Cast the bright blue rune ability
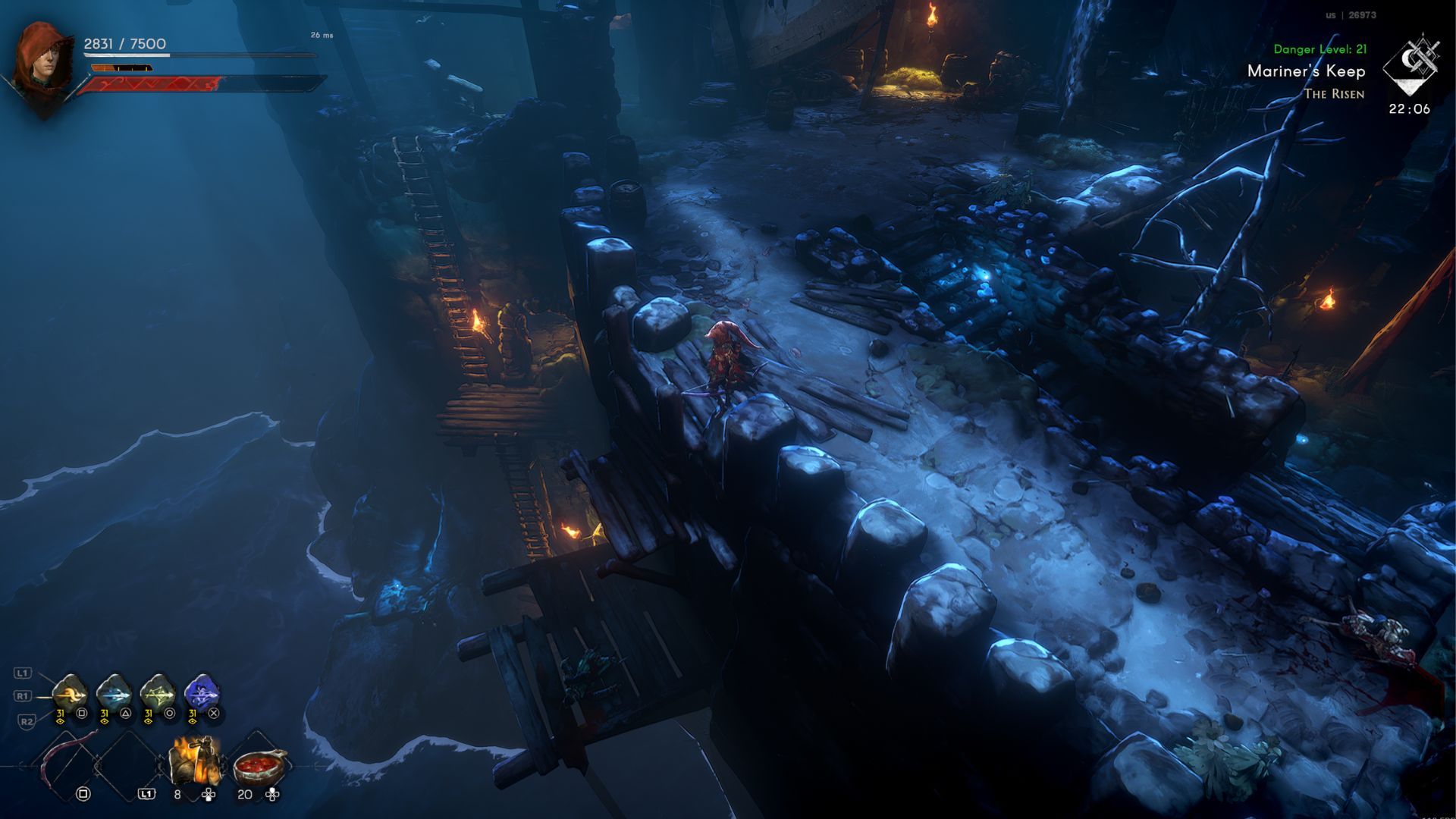The image size is (1456, 819). [x=202, y=692]
